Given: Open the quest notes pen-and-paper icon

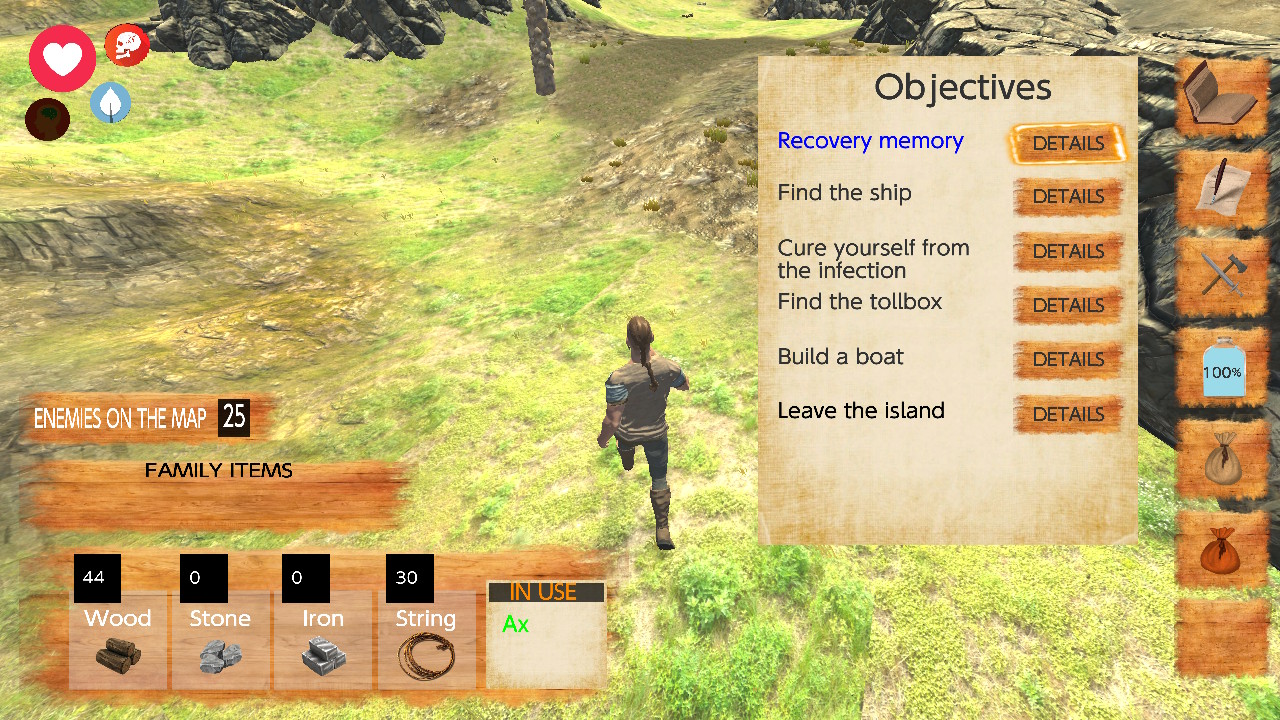Looking at the screenshot, I should [x=1221, y=185].
